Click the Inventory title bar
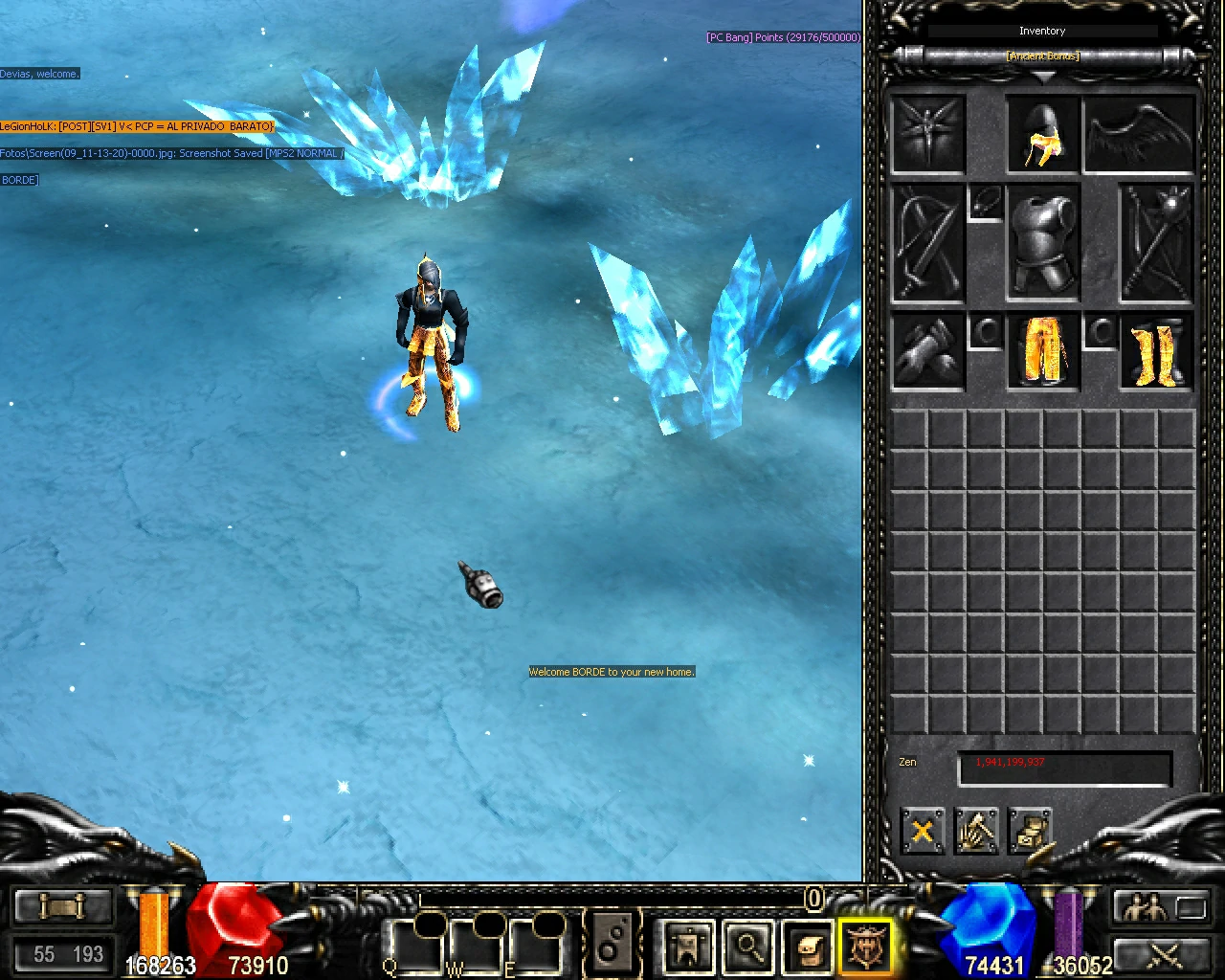 click(1042, 31)
